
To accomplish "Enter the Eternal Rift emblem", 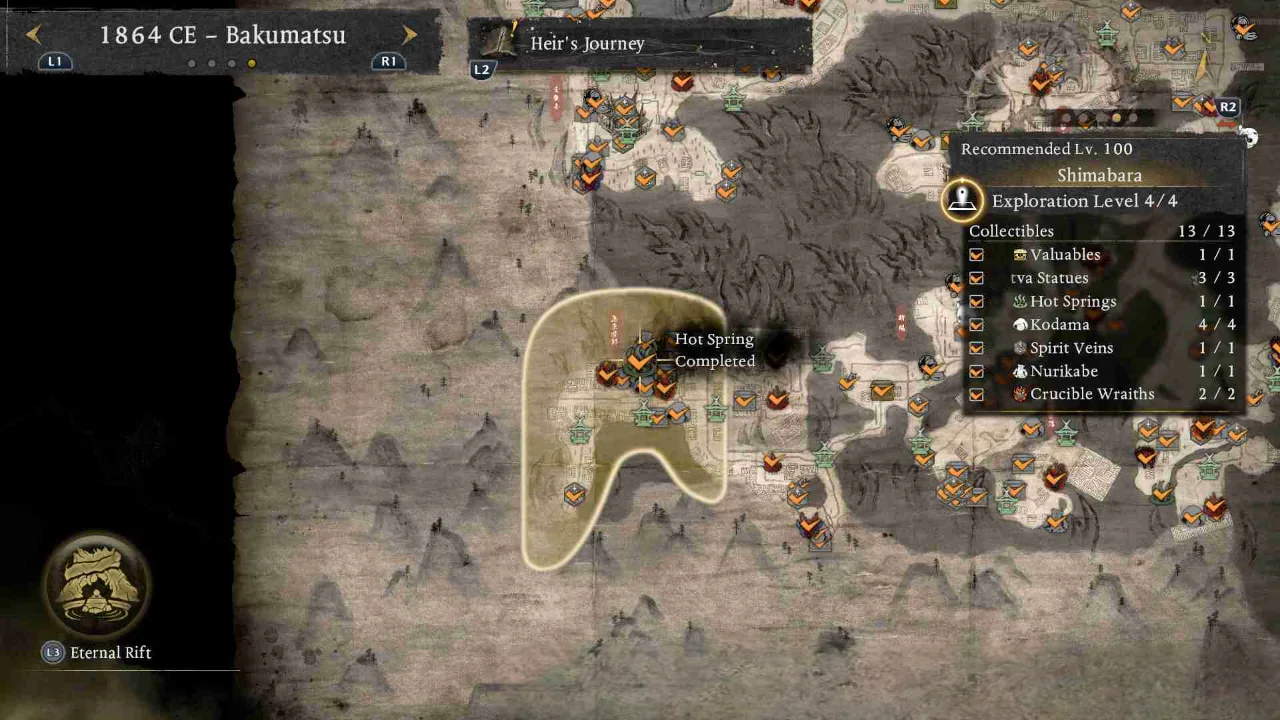I will pos(96,587).
